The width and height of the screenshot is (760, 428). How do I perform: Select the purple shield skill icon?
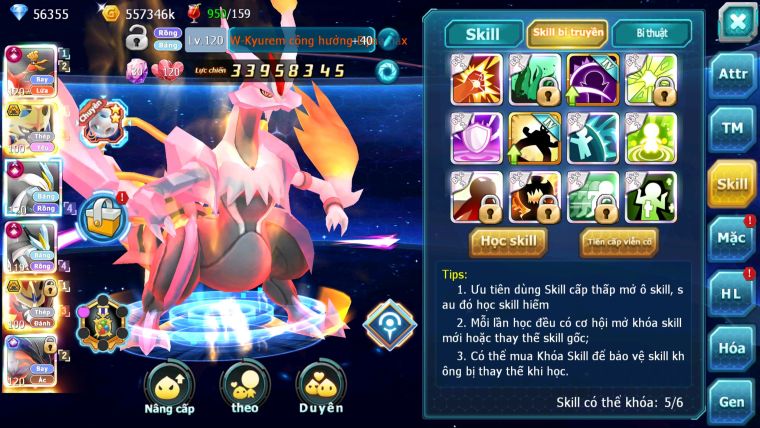477,138
